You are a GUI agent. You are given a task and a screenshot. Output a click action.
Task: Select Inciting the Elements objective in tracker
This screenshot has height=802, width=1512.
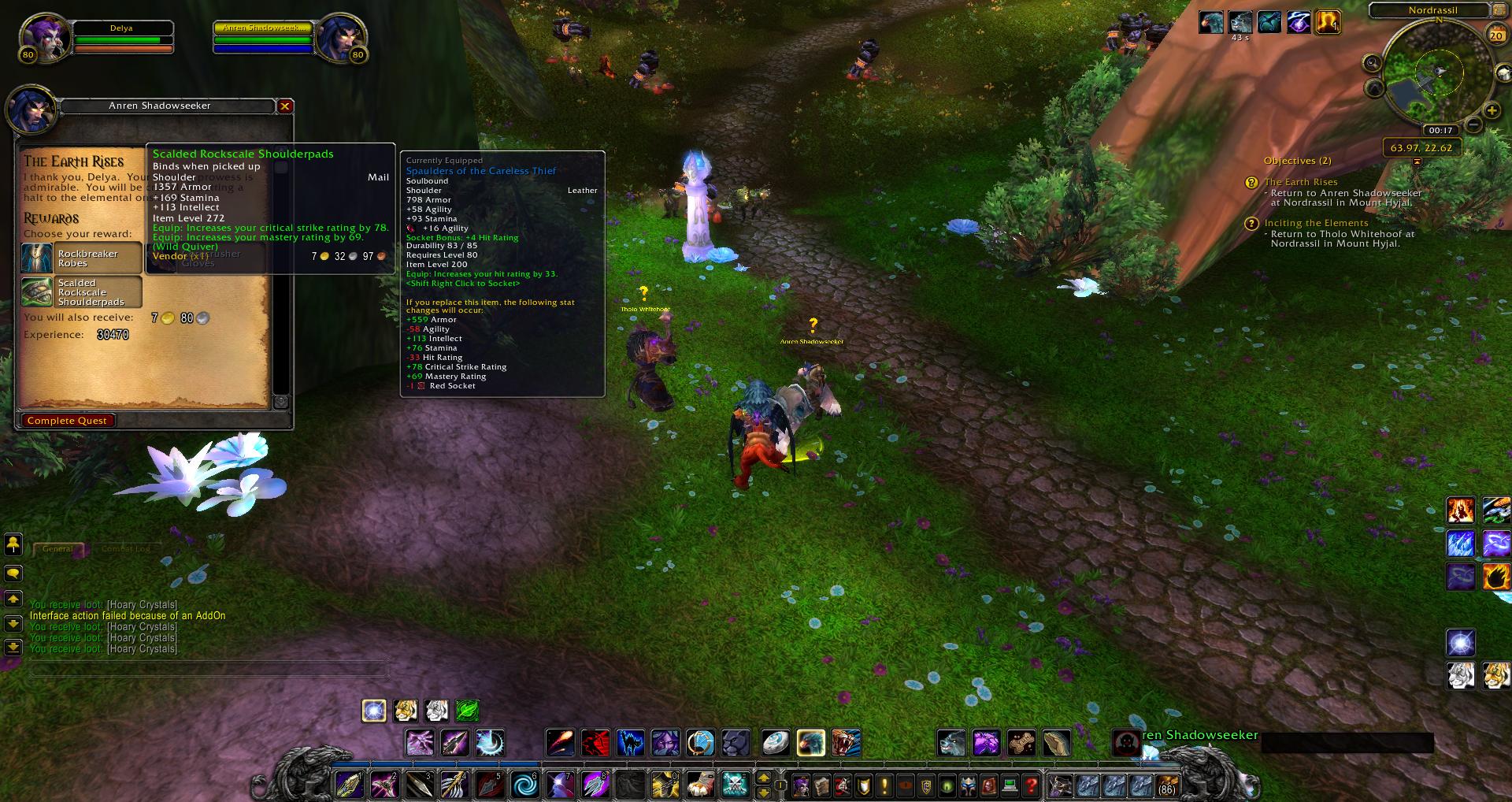click(x=1316, y=223)
